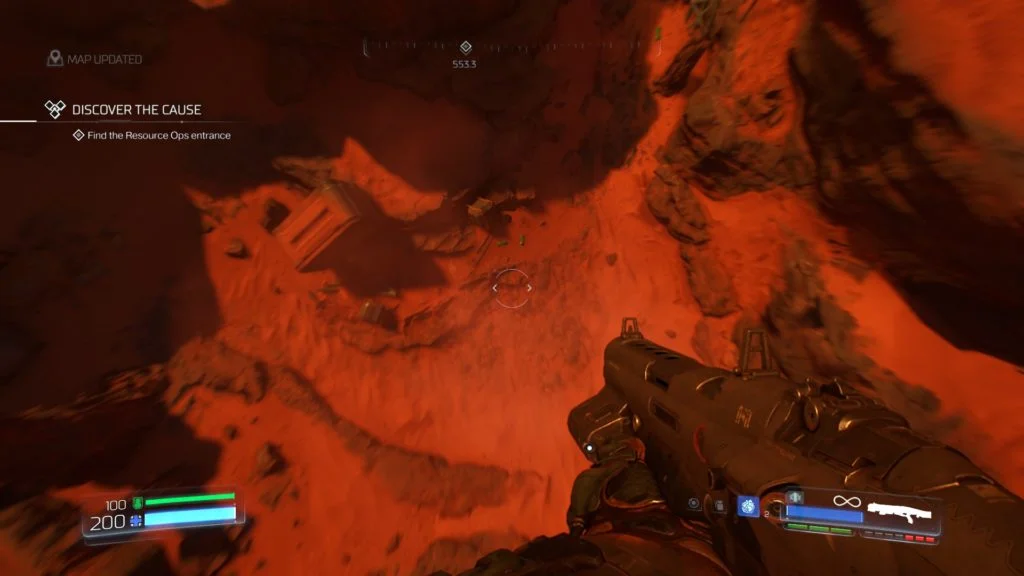Choose the white shotgun weapon icon
This screenshot has width=1024, height=576.
(903, 513)
